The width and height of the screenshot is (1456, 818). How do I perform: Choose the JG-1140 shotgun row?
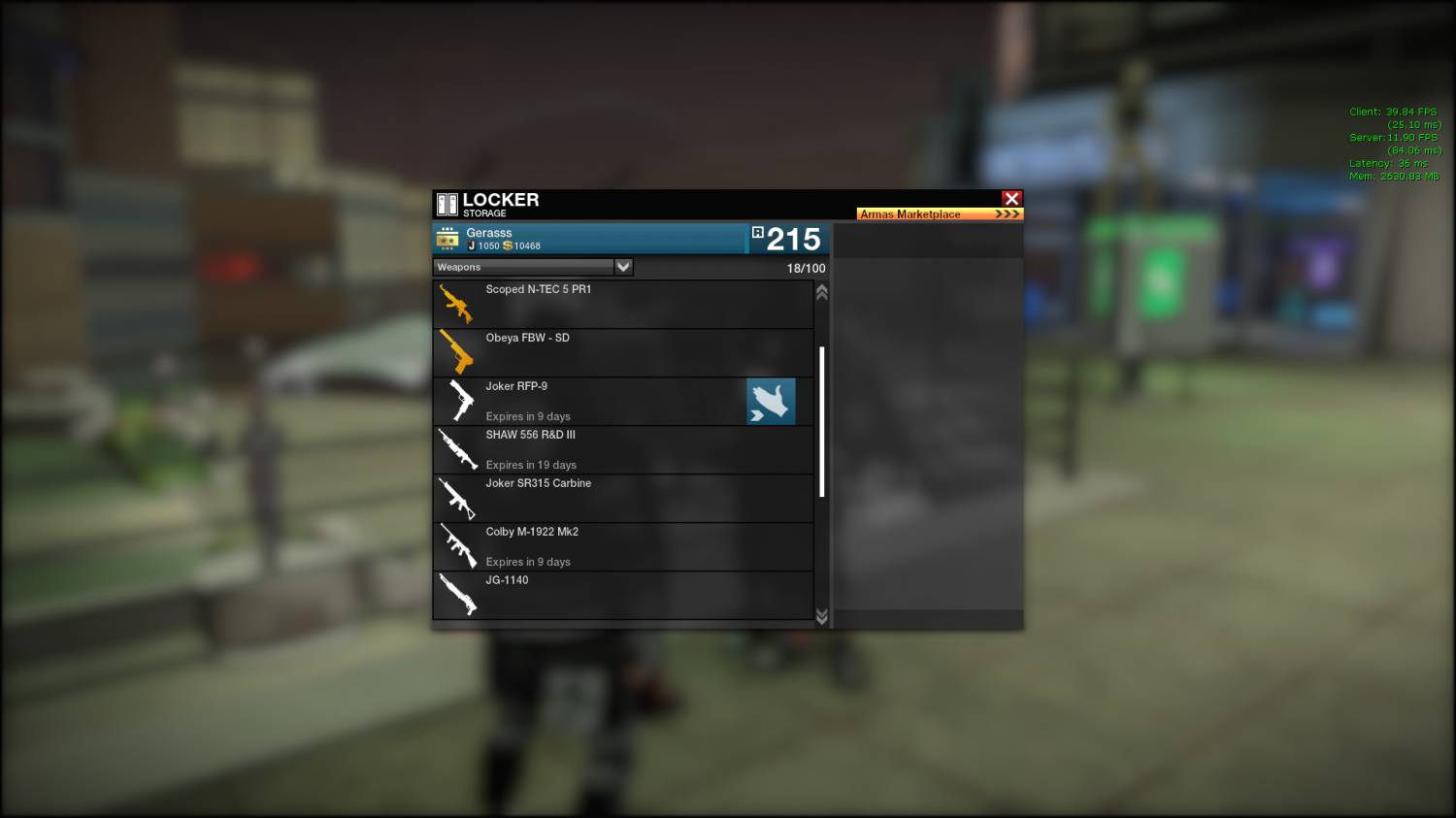point(621,596)
